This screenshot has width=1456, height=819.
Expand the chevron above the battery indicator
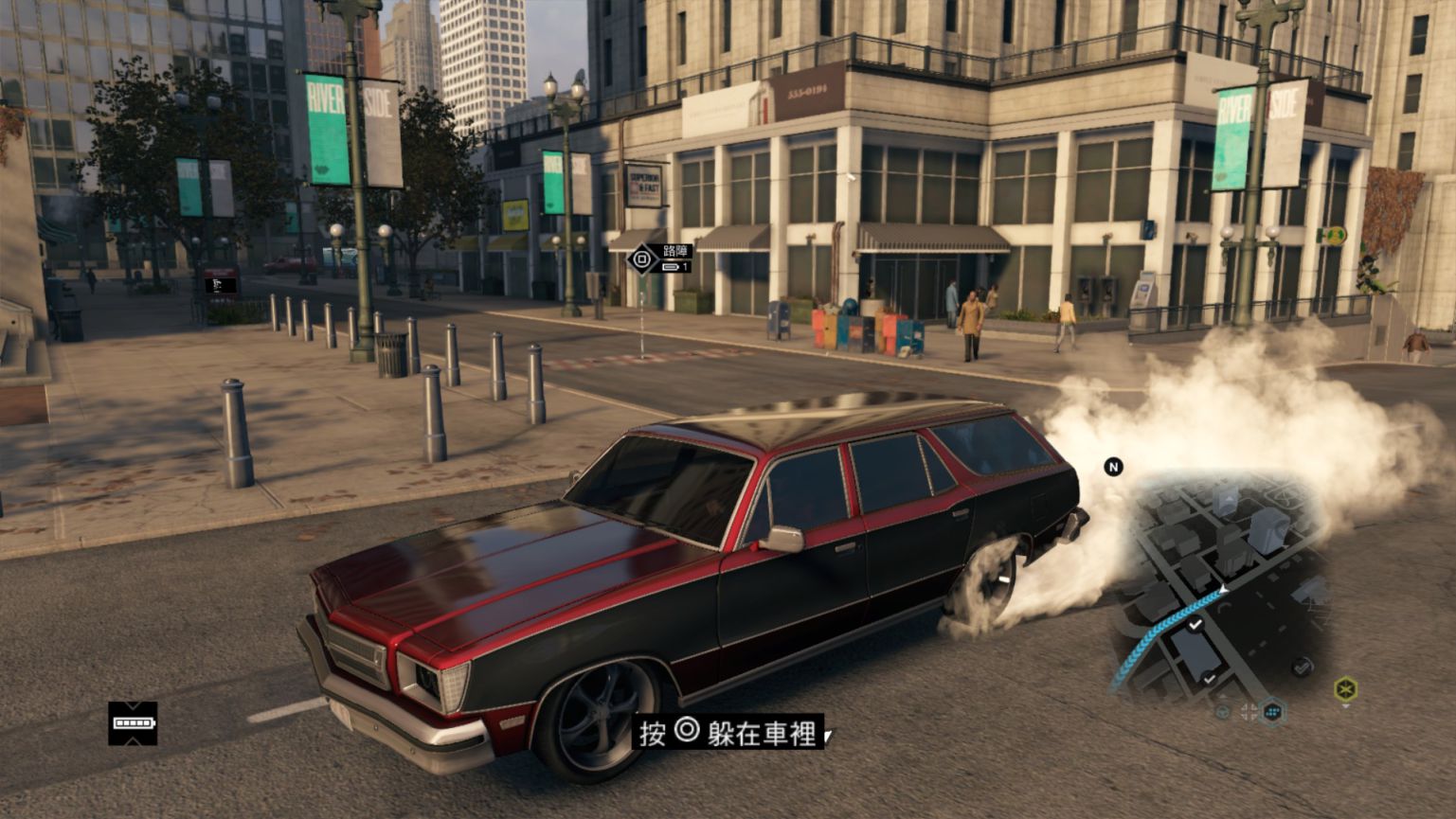click(133, 705)
